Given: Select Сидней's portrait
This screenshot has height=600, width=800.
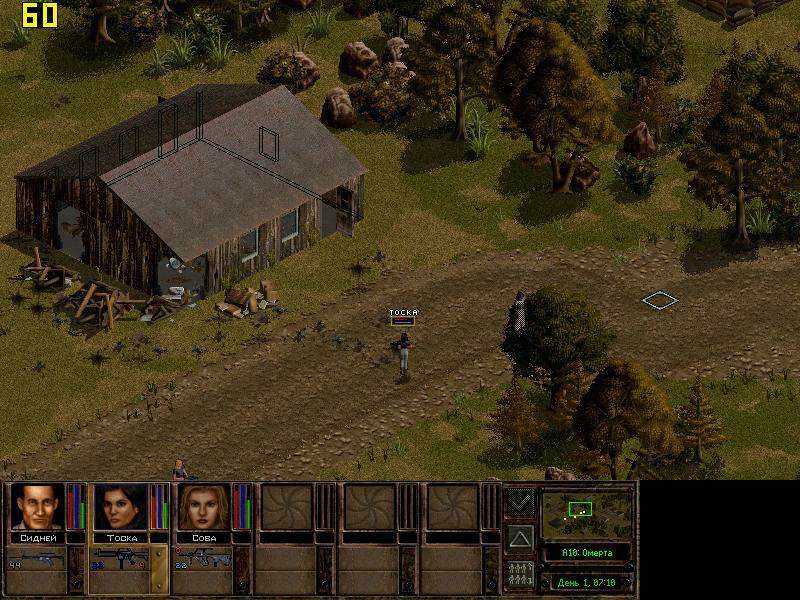Looking at the screenshot, I should [39, 507].
